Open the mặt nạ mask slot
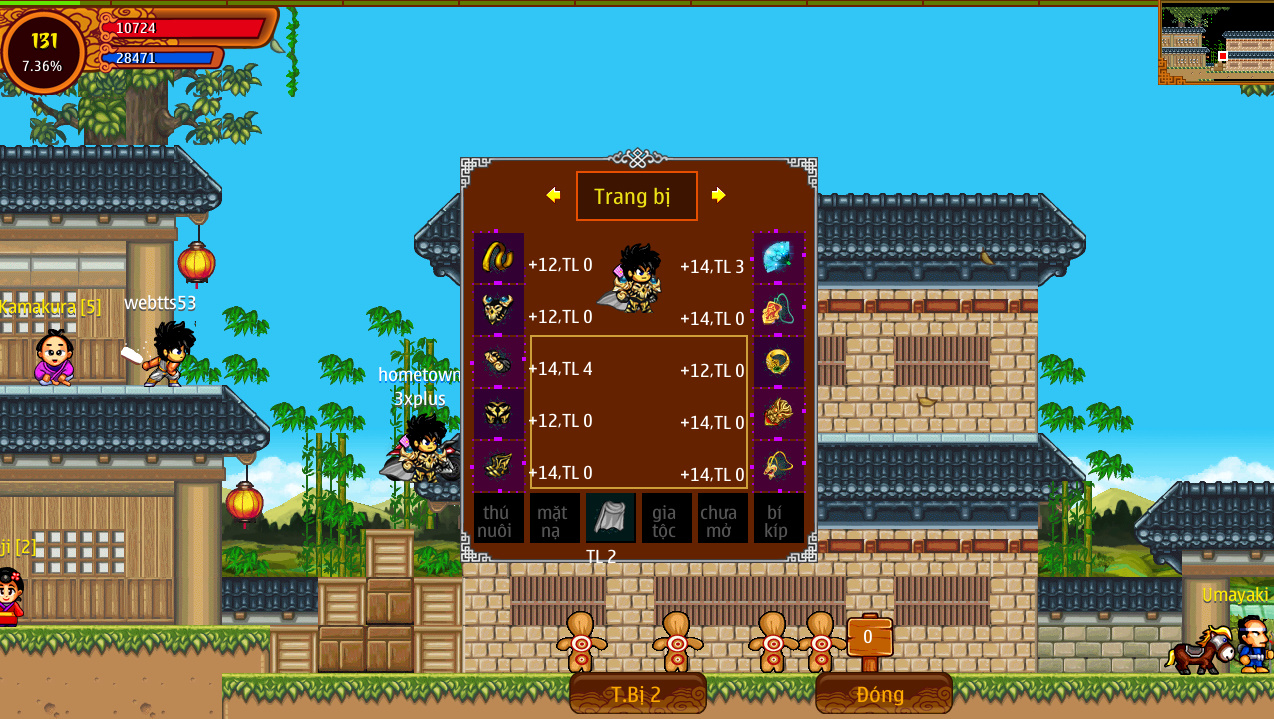 pos(554,518)
